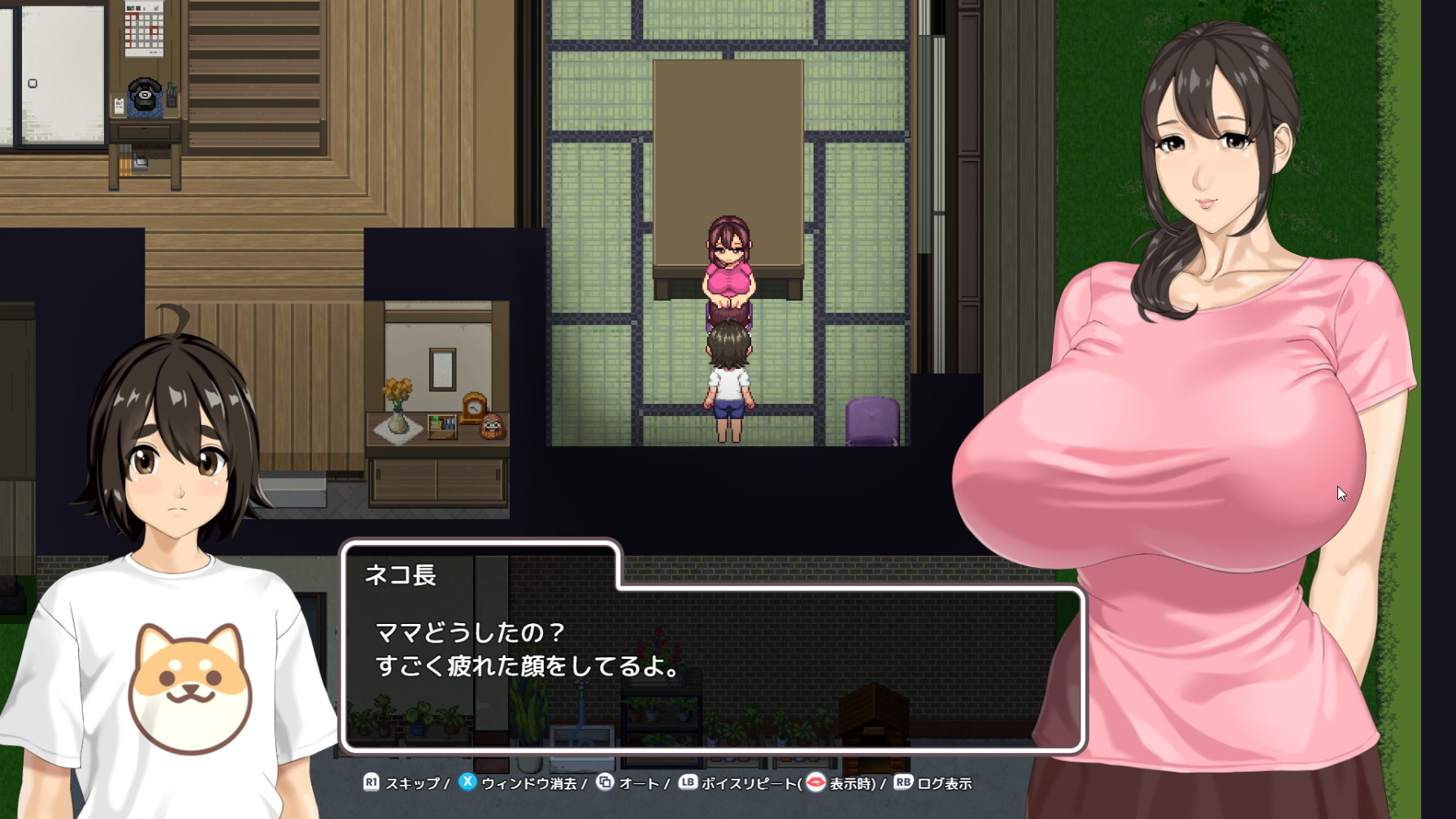Replay the voice with ボイスリピート

click(748, 783)
